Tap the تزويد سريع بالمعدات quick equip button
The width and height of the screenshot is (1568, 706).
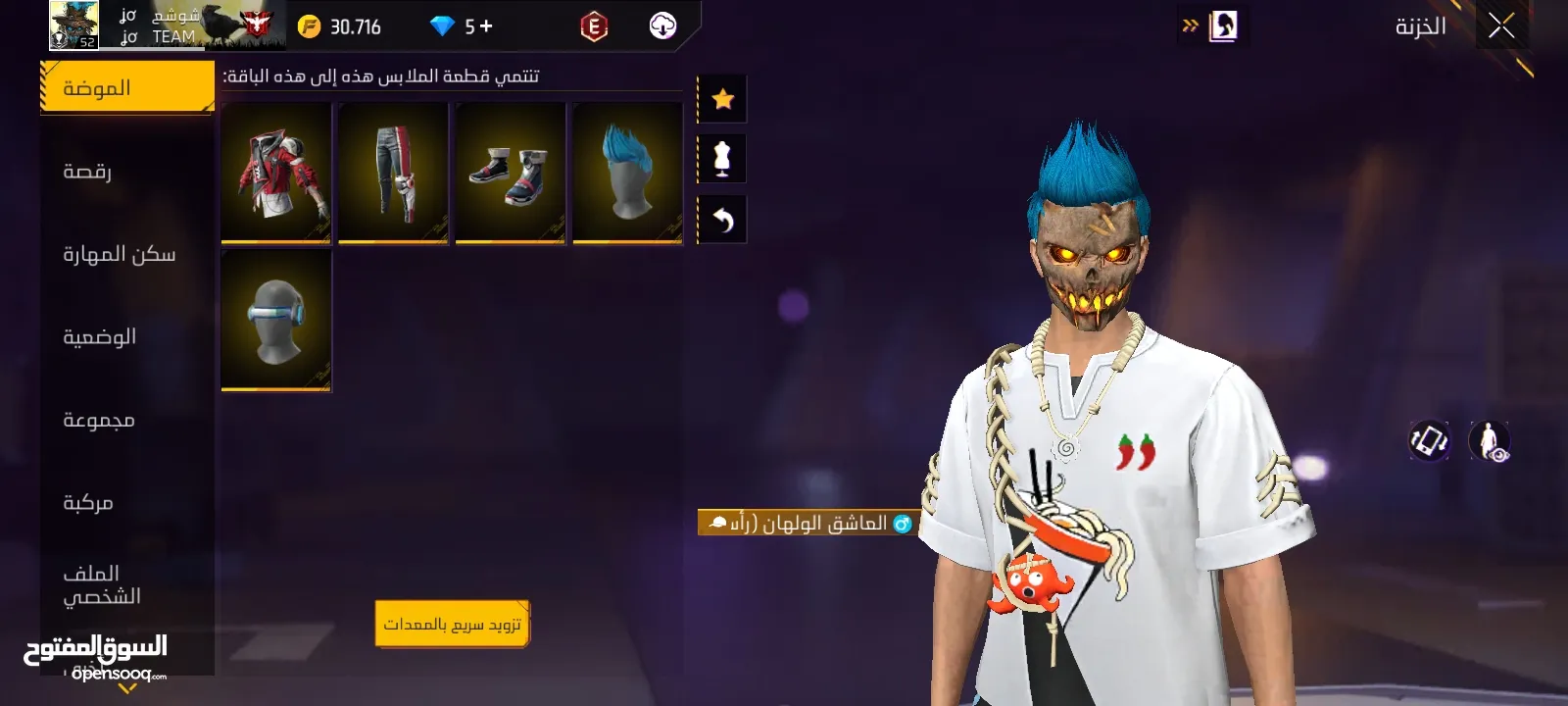click(x=452, y=624)
